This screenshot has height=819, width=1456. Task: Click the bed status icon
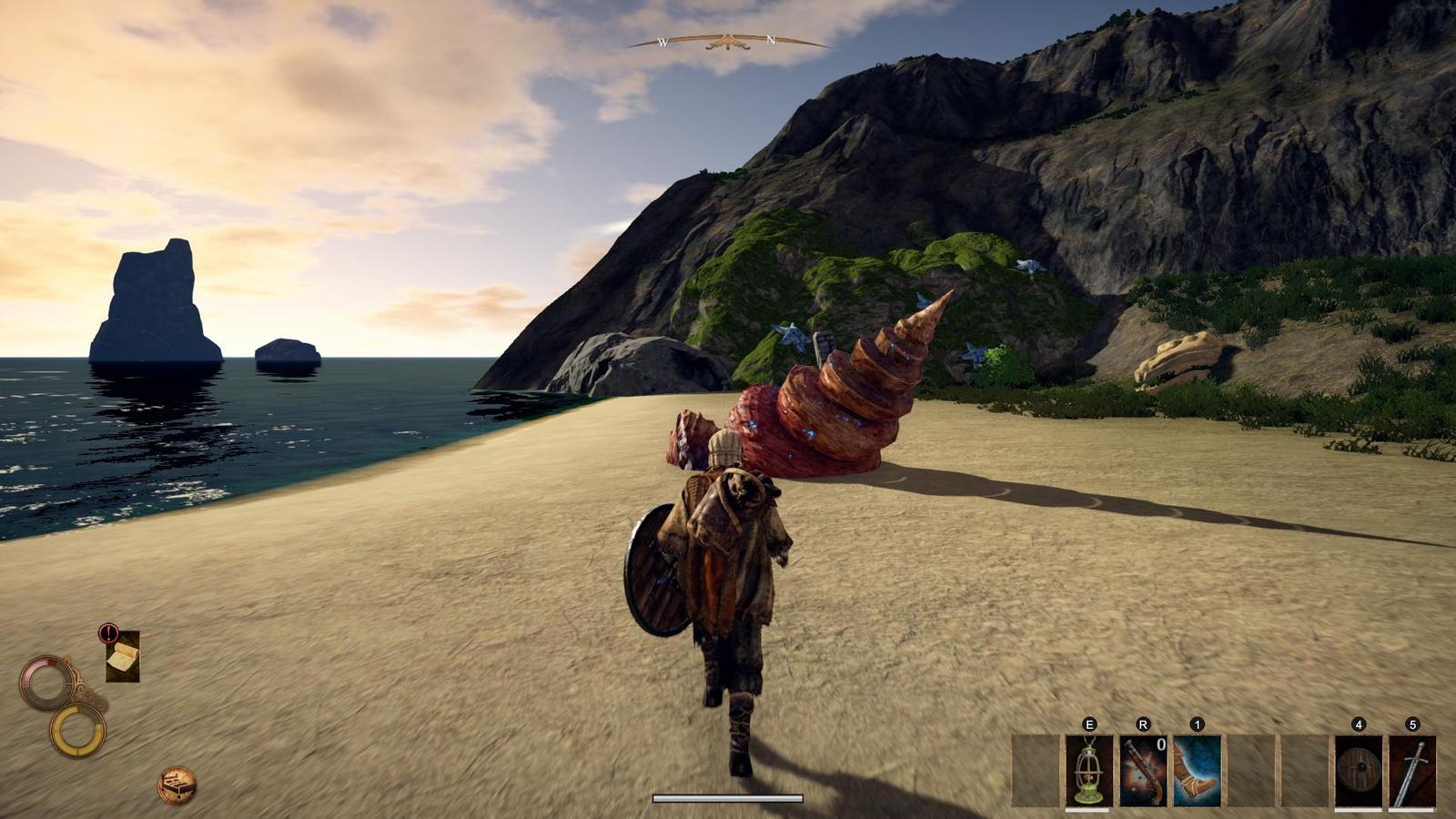pos(177,784)
